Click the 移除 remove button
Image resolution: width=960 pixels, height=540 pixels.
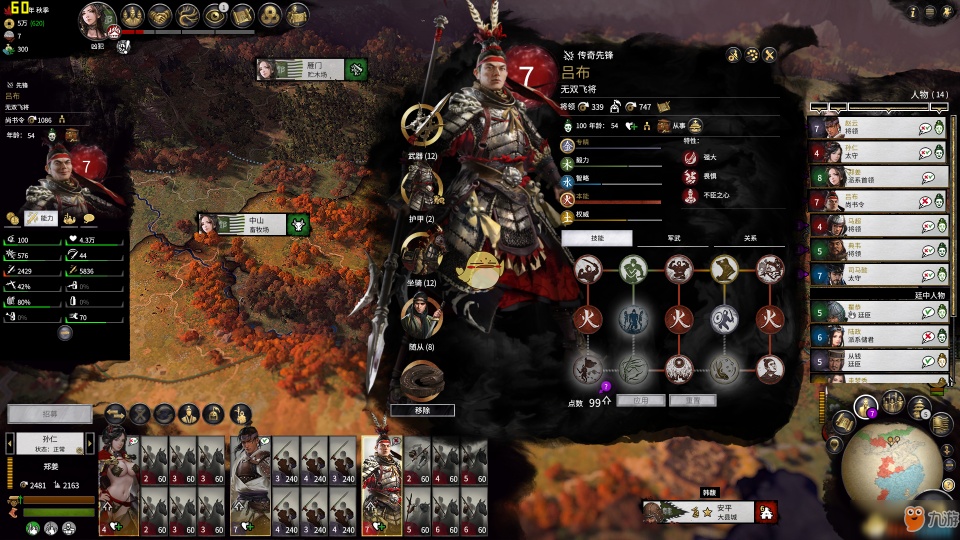422,410
